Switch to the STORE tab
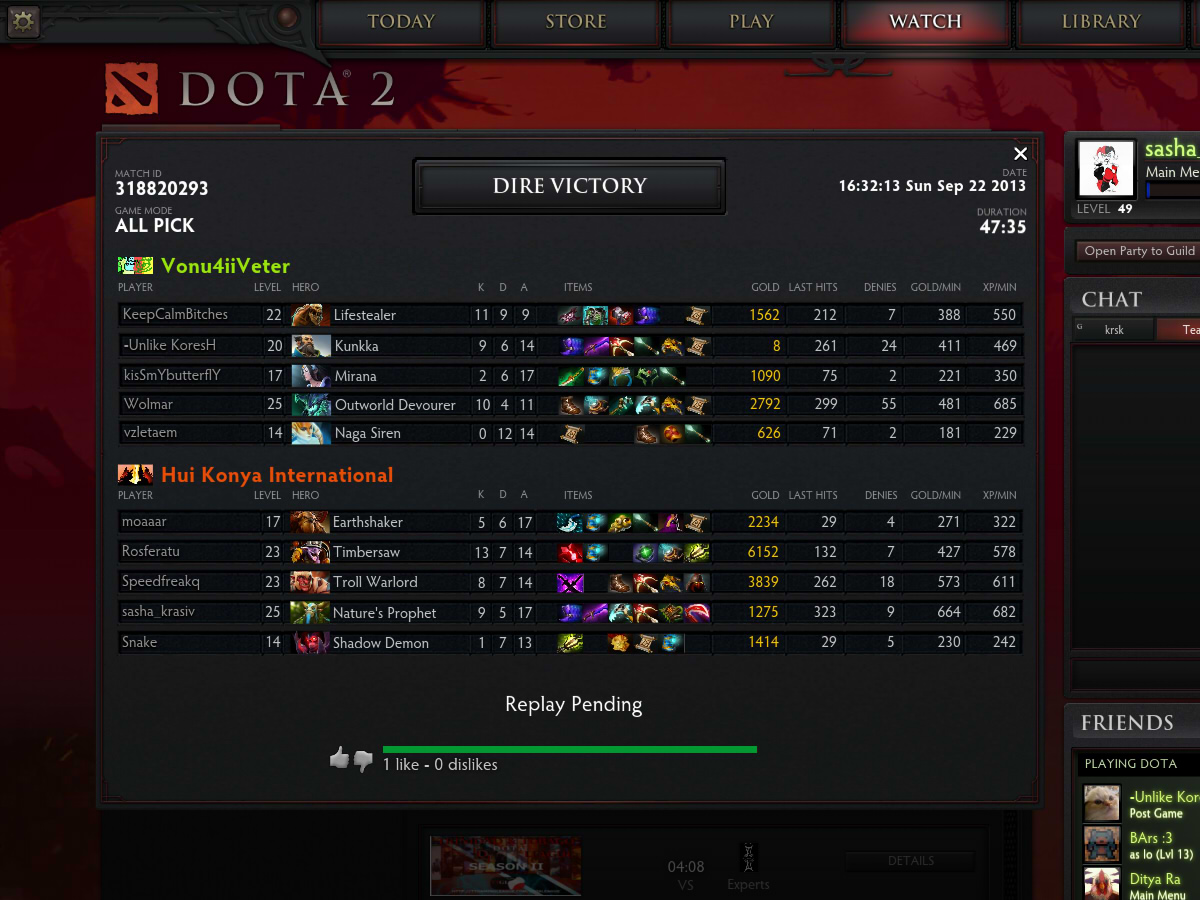 click(x=576, y=22)
